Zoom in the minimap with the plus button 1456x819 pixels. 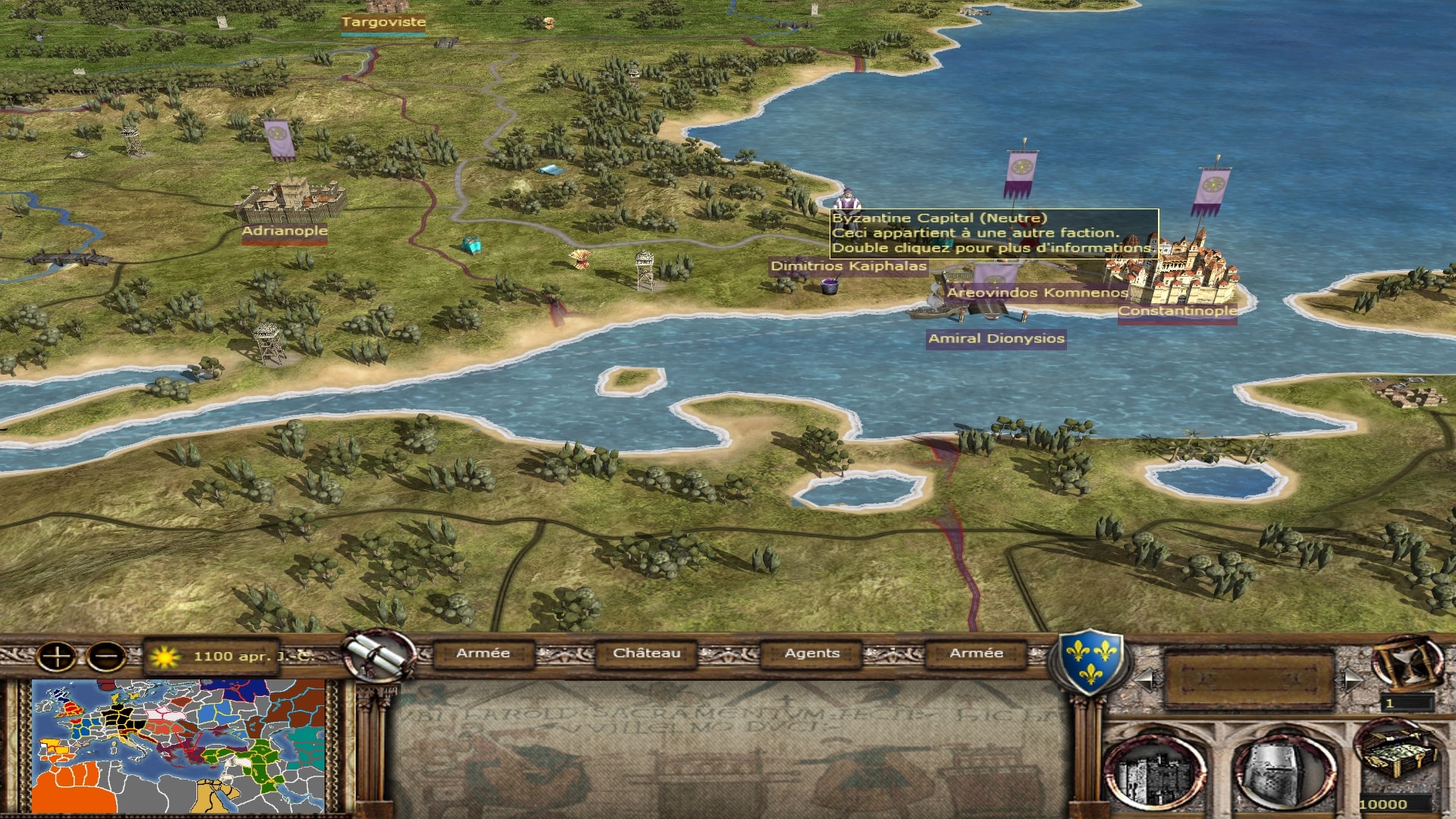(x=57, y=656)
